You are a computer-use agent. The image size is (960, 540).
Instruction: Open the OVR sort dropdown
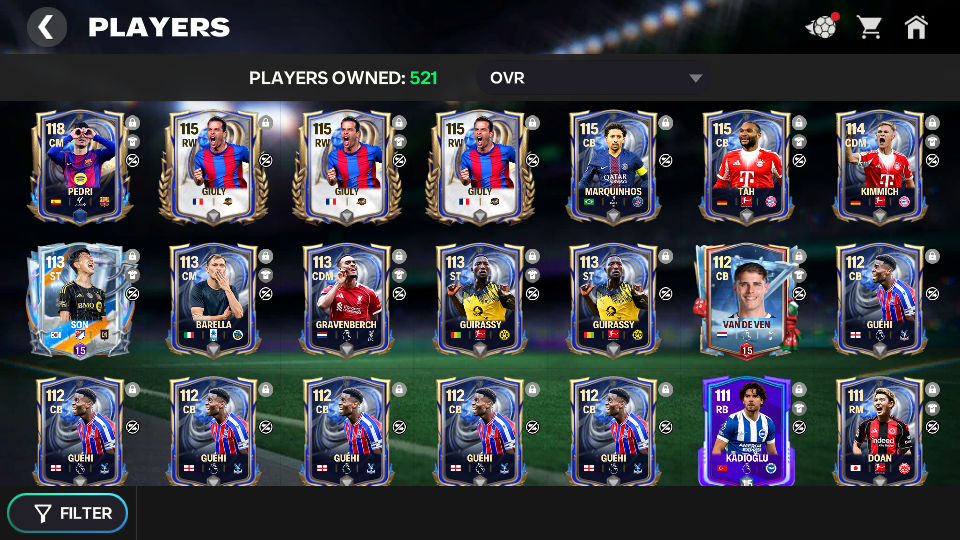tap(596, 78)
